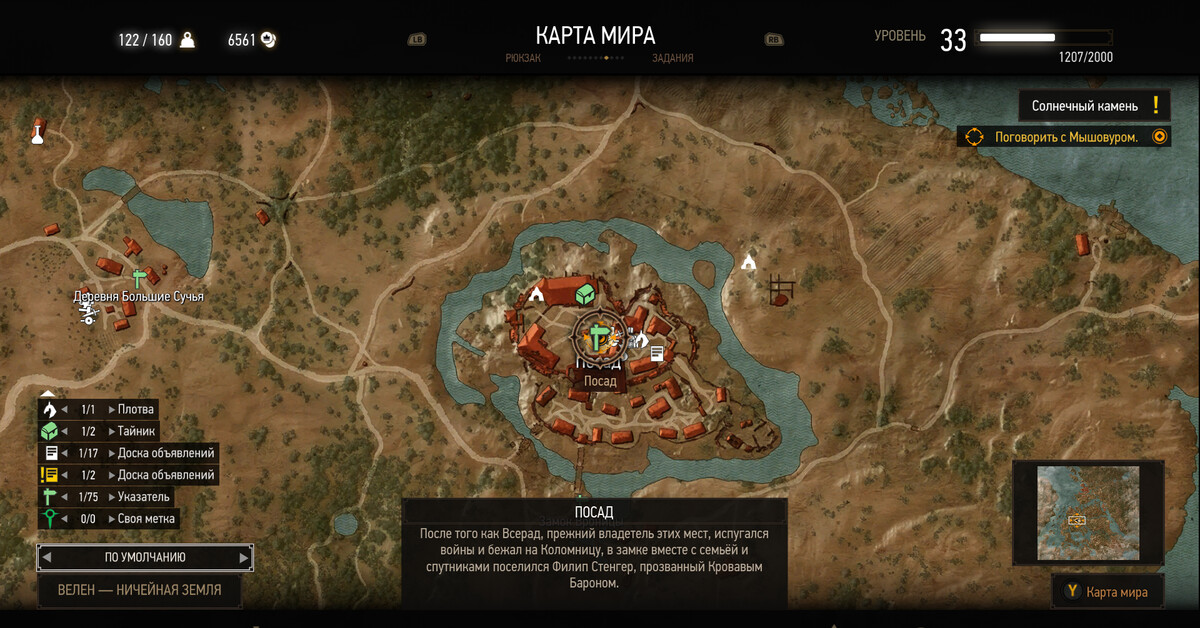Choose the yellow exclamation Доска объявлений entry

tap(165, 475)
